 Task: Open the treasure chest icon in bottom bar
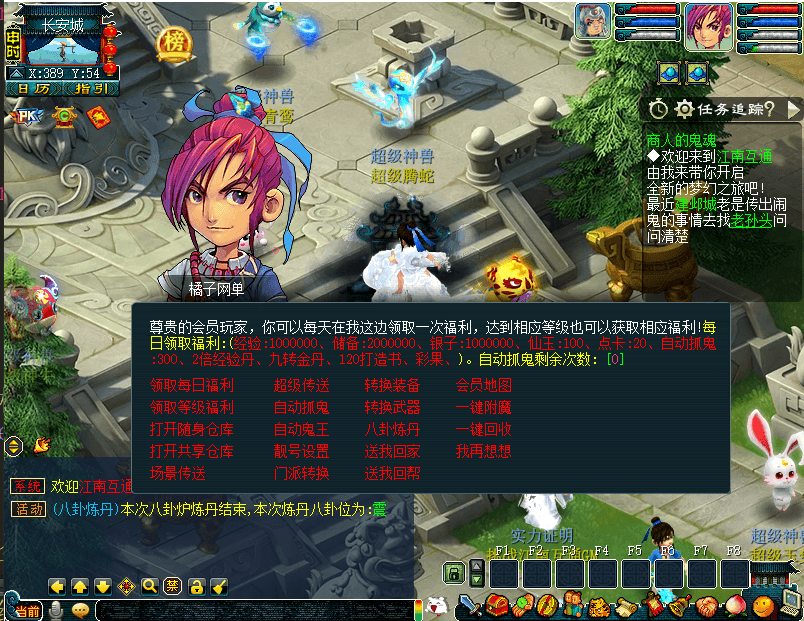coord(497,606)
